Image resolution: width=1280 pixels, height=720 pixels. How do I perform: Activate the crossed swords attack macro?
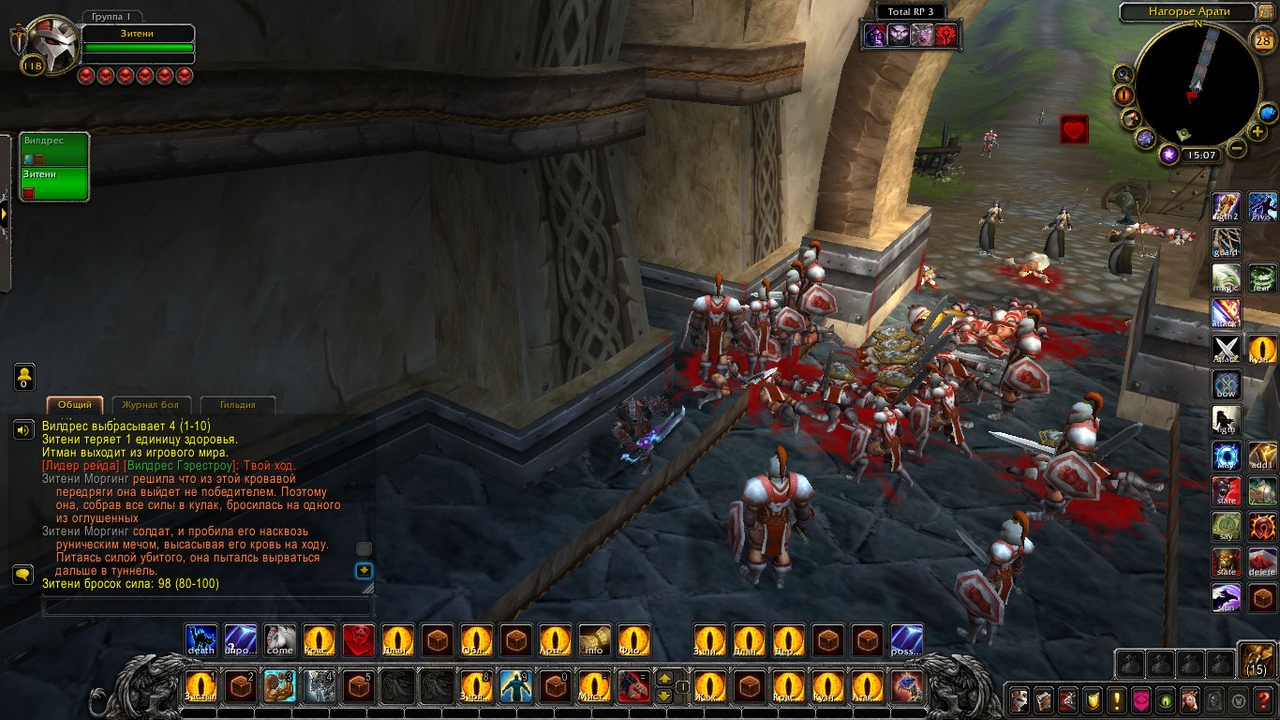pyautogui.click(x=1226, y=350)
